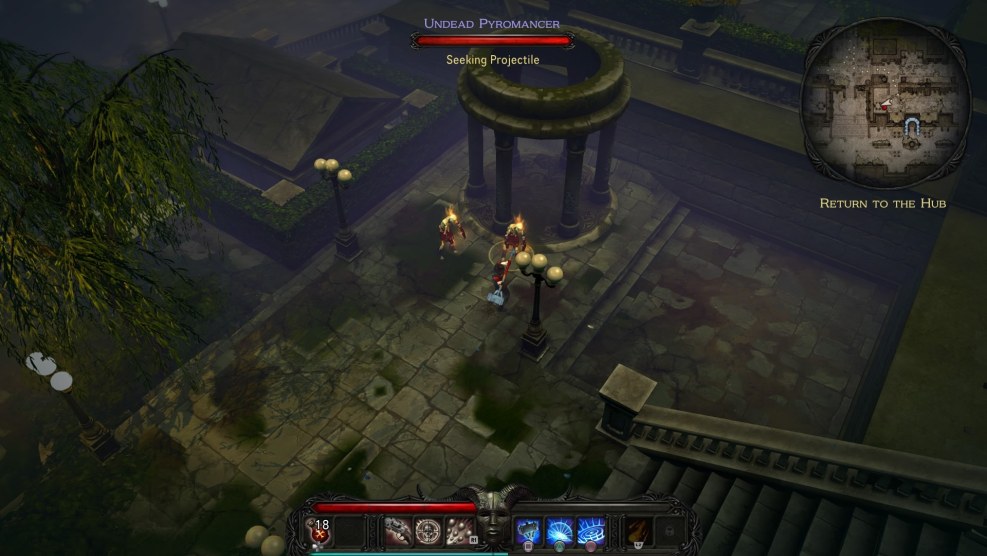Select the blue portal marker on minimap
The width and height of the screenshot is (987, 556).
pyautogui.click(x=911, y=124)
